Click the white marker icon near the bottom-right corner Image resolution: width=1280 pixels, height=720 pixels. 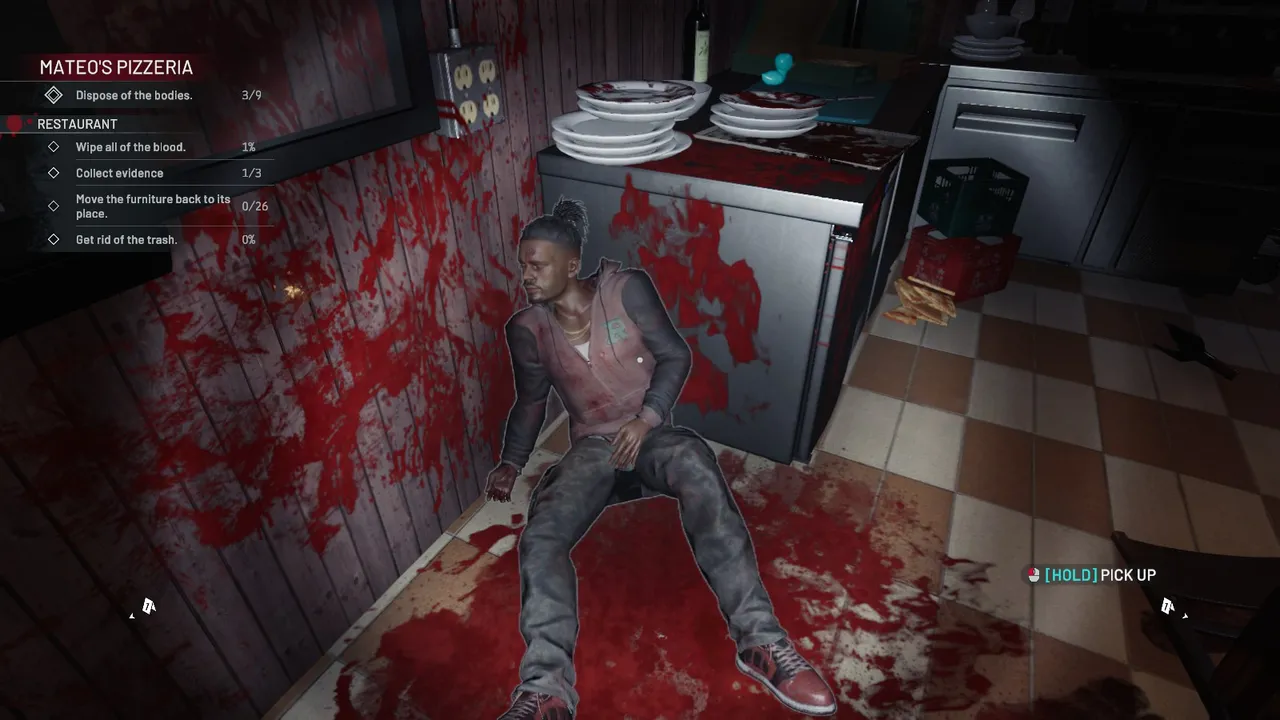point(1168,605)
